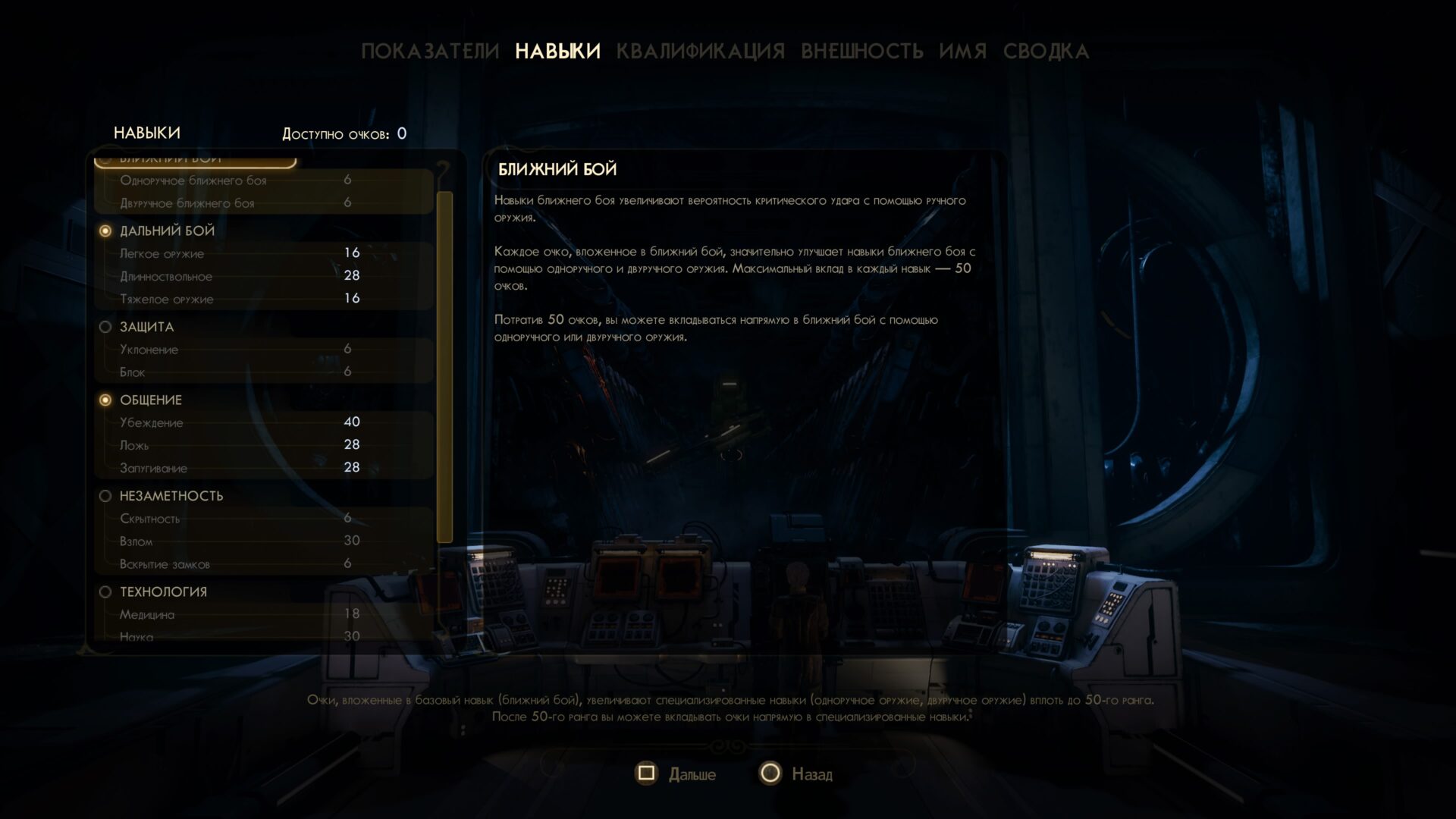The width and height of the screenshot is (1456, 819).
Task: Select the Общение skill group
Action: point(150,400)
